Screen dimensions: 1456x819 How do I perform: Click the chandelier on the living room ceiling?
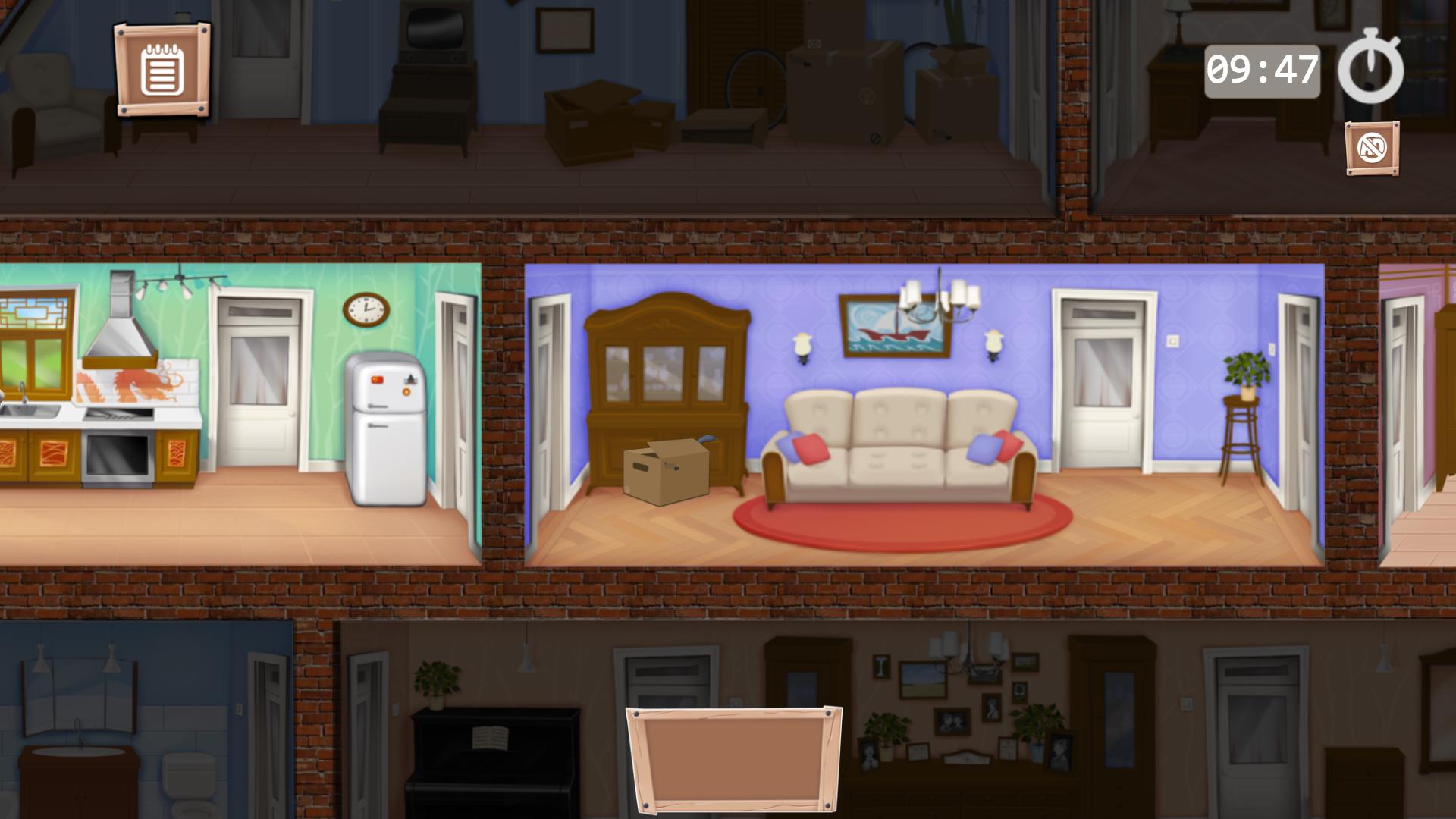[940, 300]
